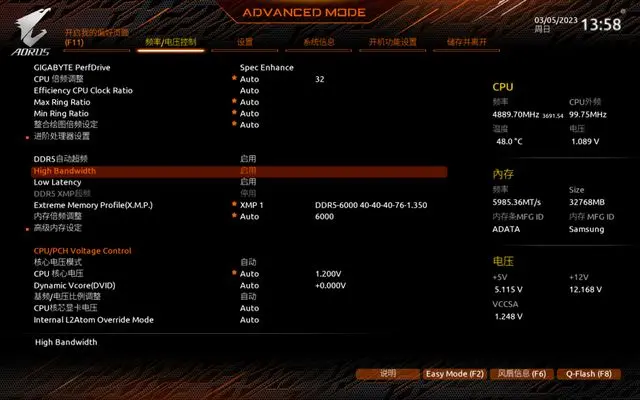The height and width of the screenshot is (400, 640).
Task: Select the GIGABYTE PerfDrive setting
Action: pyautogui.click(x=72, y=67)
